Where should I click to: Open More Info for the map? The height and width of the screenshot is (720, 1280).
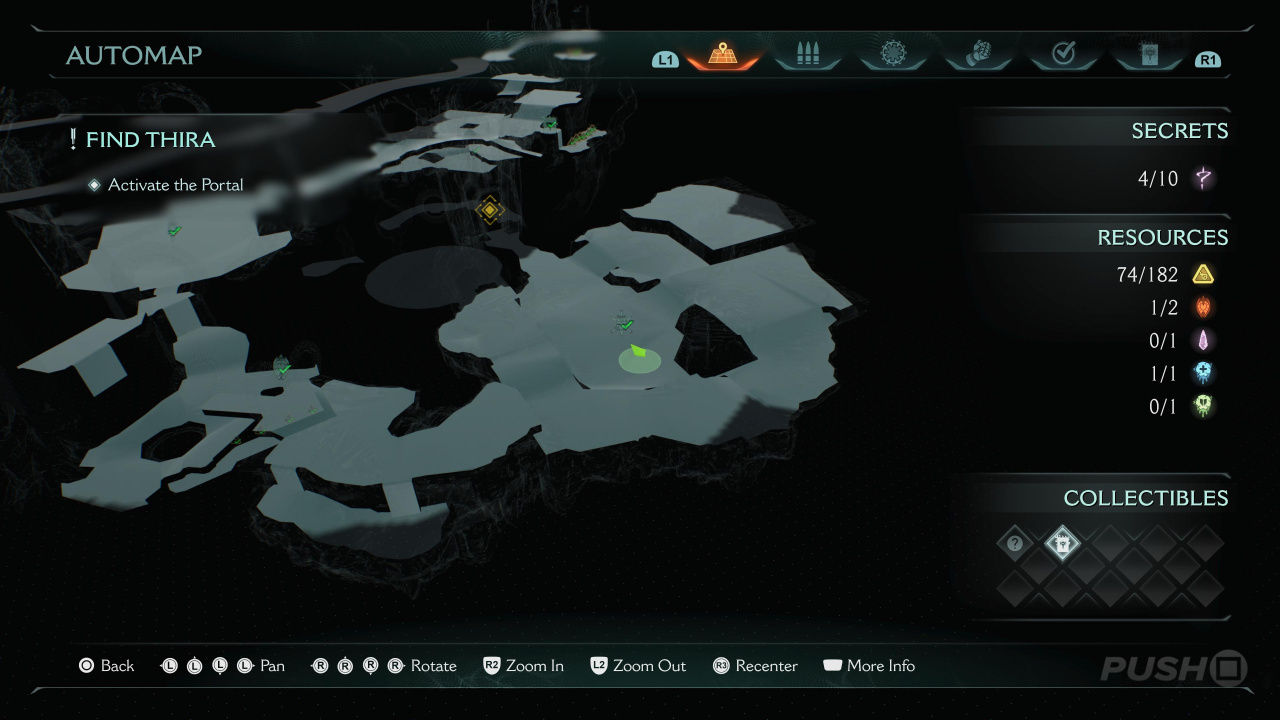(x=869, y=666)
